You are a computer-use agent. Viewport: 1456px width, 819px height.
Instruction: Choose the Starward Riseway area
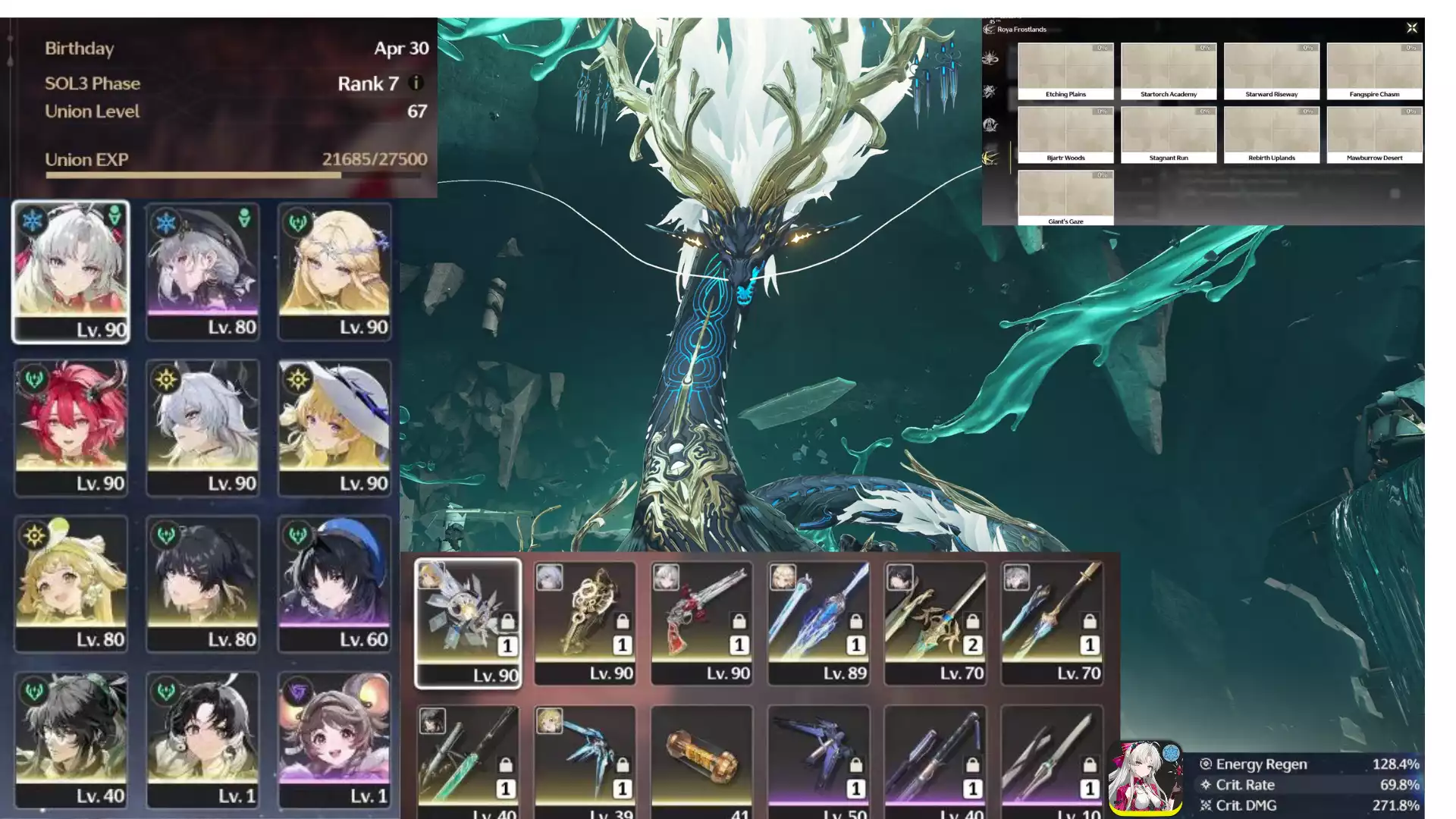1272,71
